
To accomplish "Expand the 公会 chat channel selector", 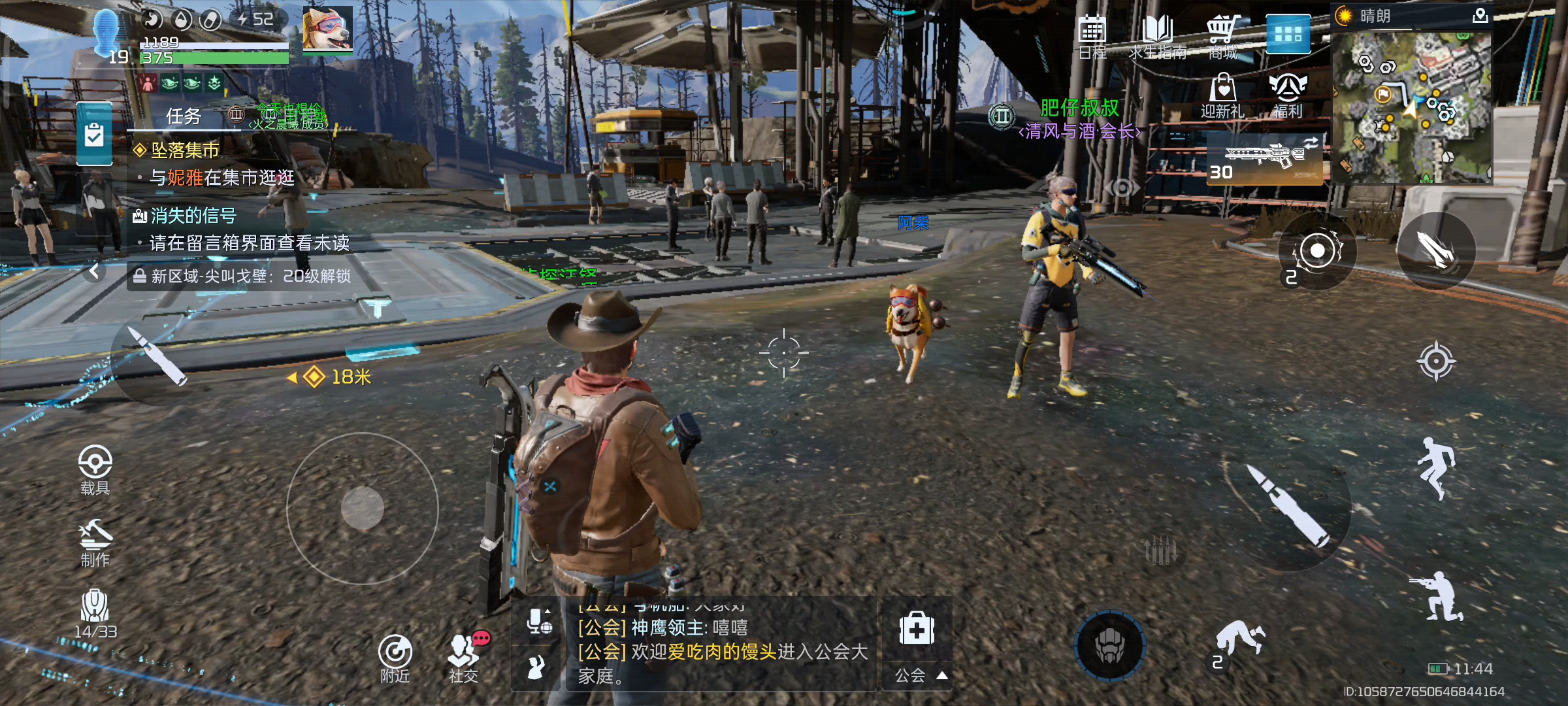I will coord(917,675).
